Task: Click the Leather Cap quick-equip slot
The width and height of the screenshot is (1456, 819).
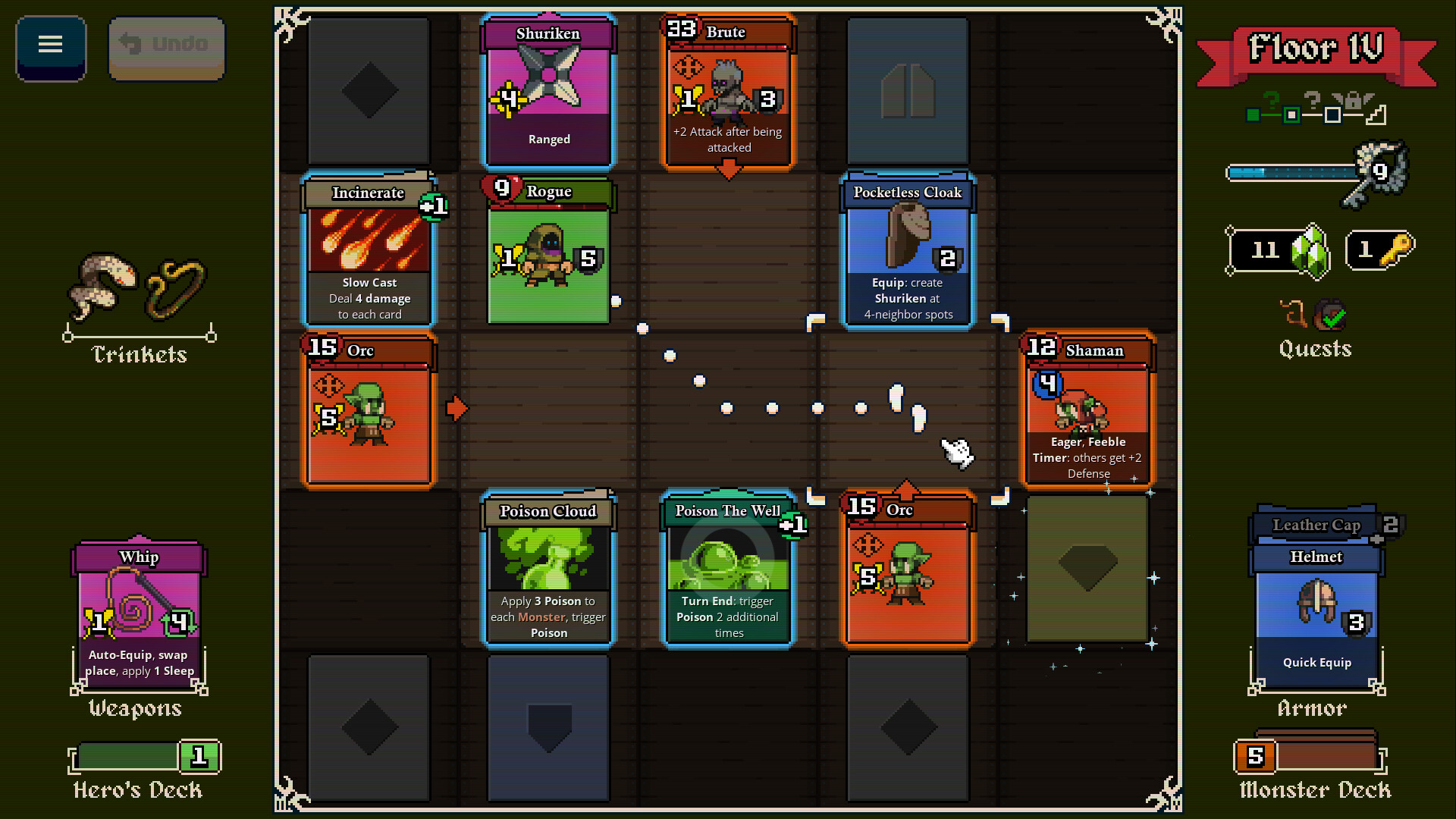Action: click(x=1316, y=525)
